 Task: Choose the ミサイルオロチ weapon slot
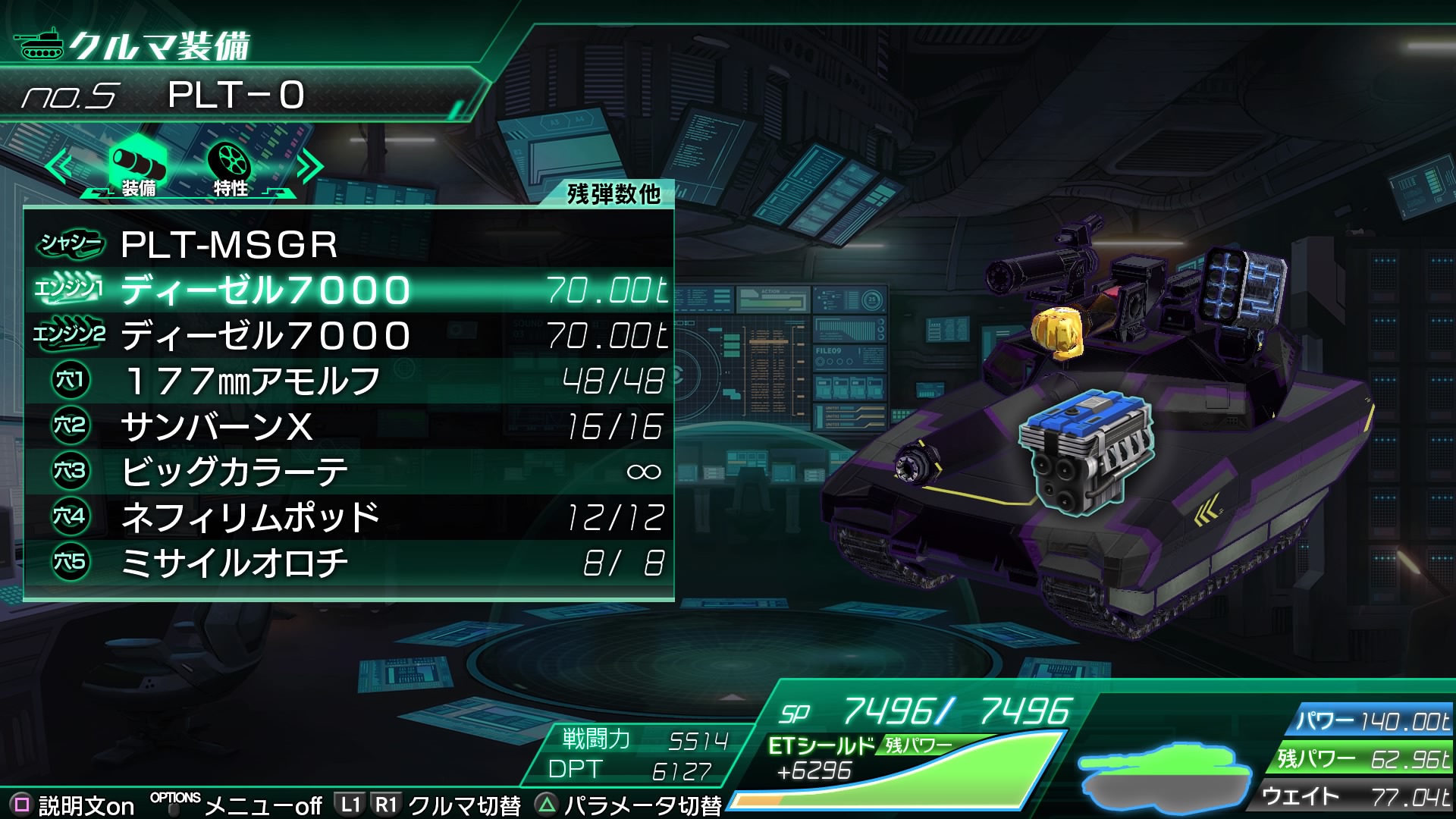(x=349, y=563)
